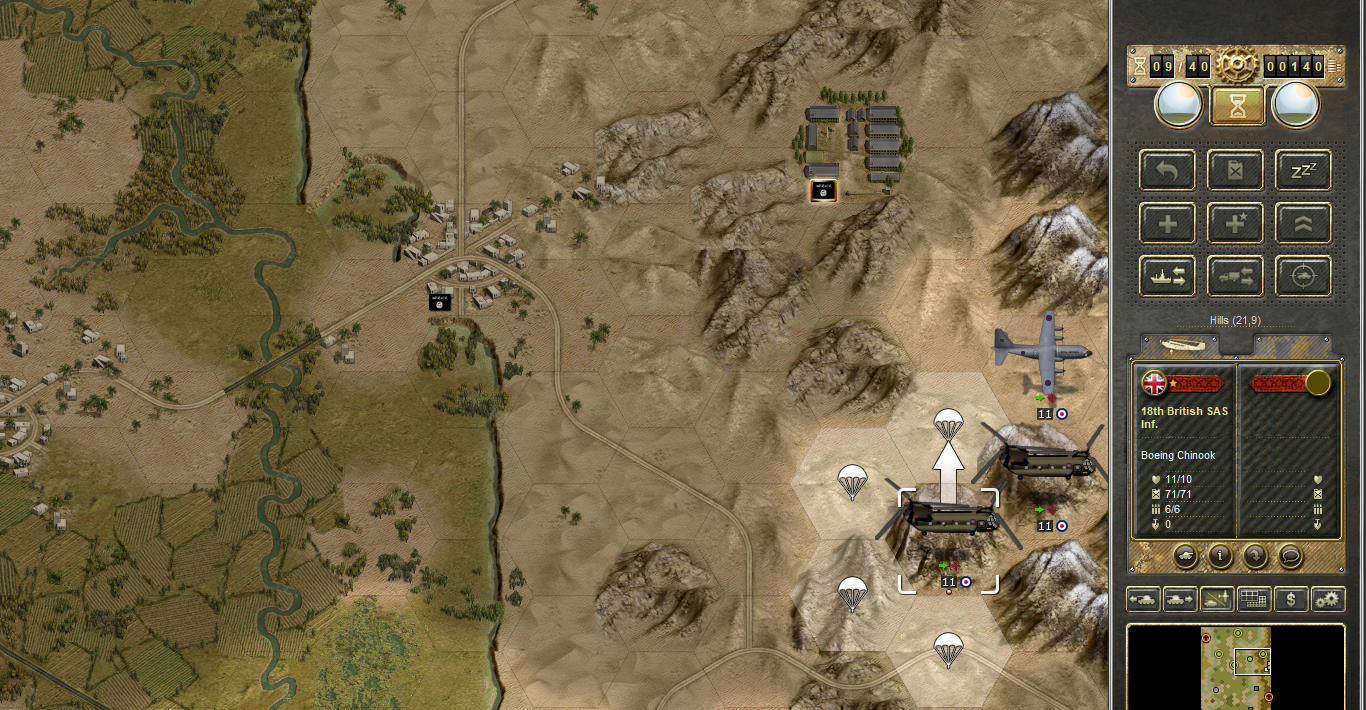The height and width of the screenshot is (710, 1366).
Task: Request elite replacements with plus-star button
Action: tap(1236, 223)
